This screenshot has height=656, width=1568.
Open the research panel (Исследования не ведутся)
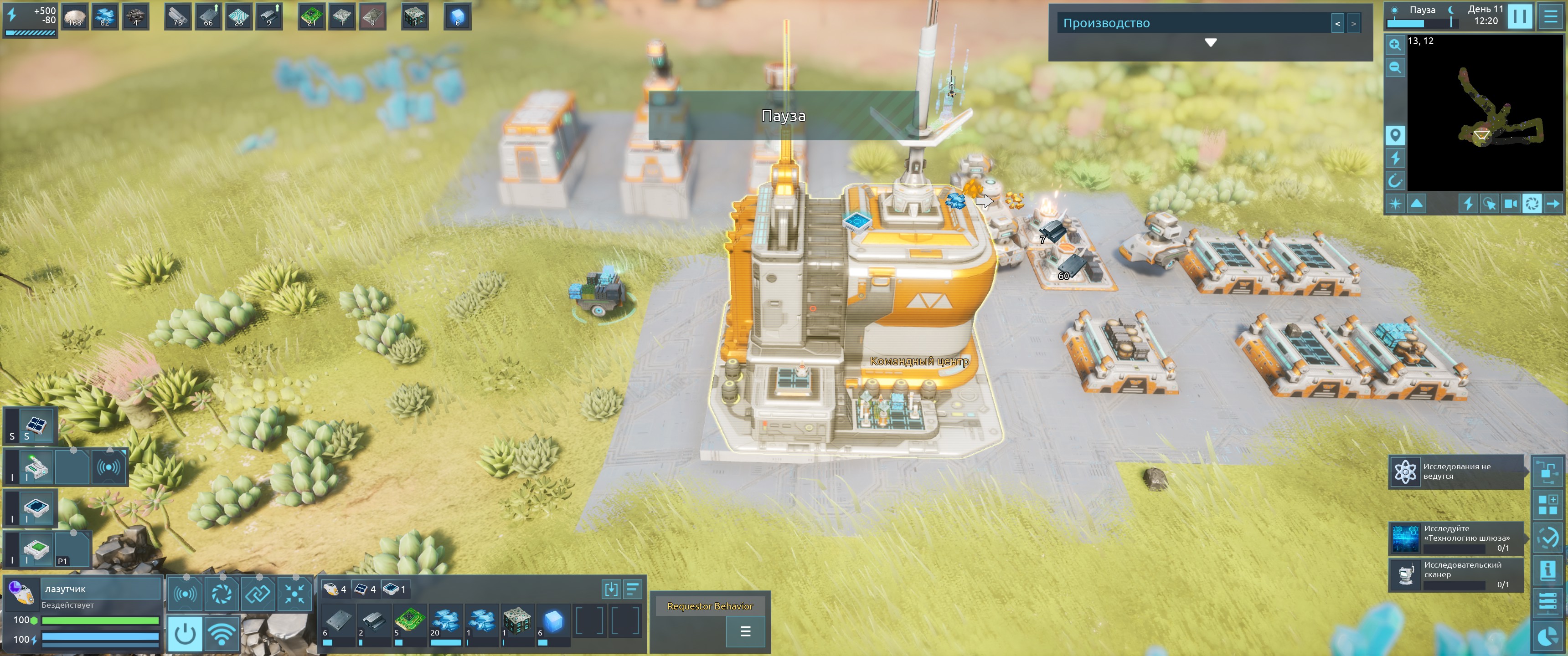point(1456,471)
